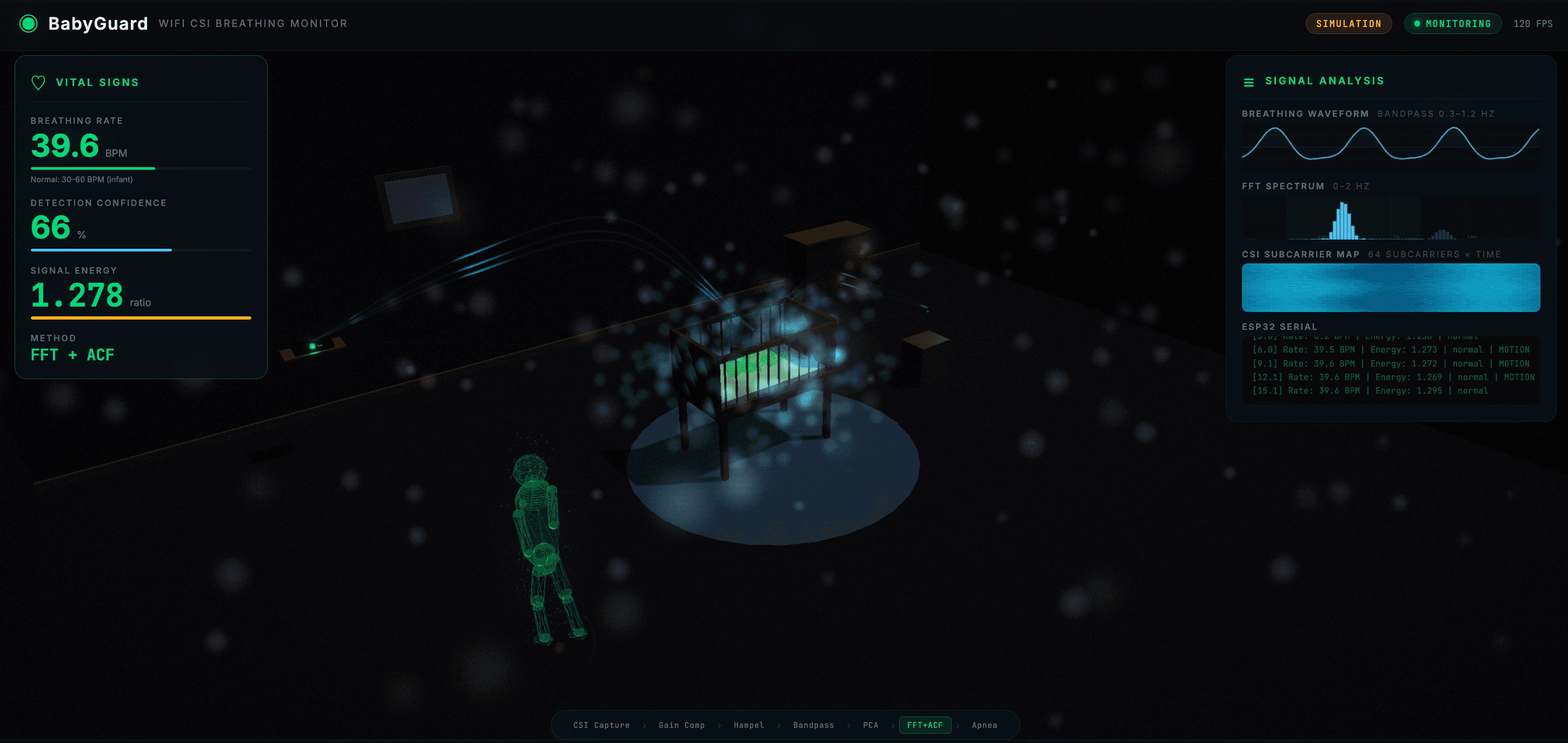
Task: Select the CSI Capture pipeline step
Action: [x=601, y=725]
